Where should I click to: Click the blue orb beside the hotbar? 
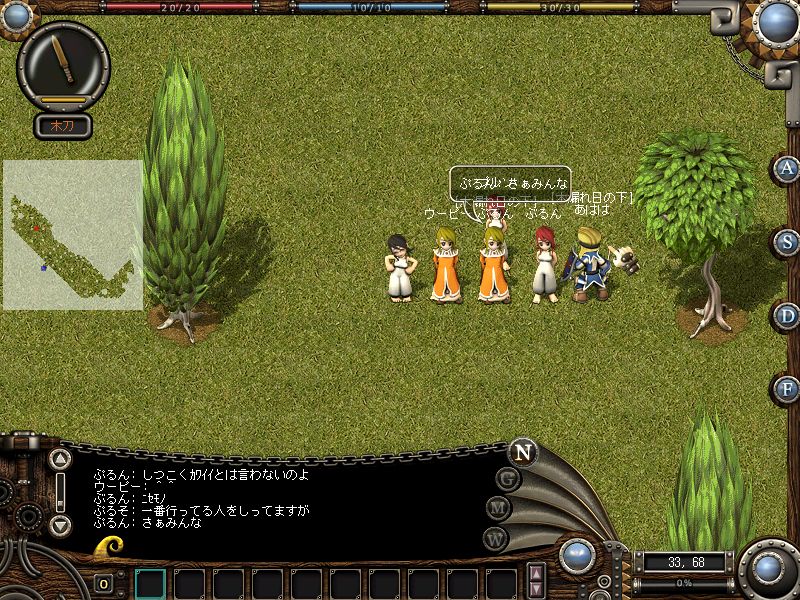click(x=577, y=556)
